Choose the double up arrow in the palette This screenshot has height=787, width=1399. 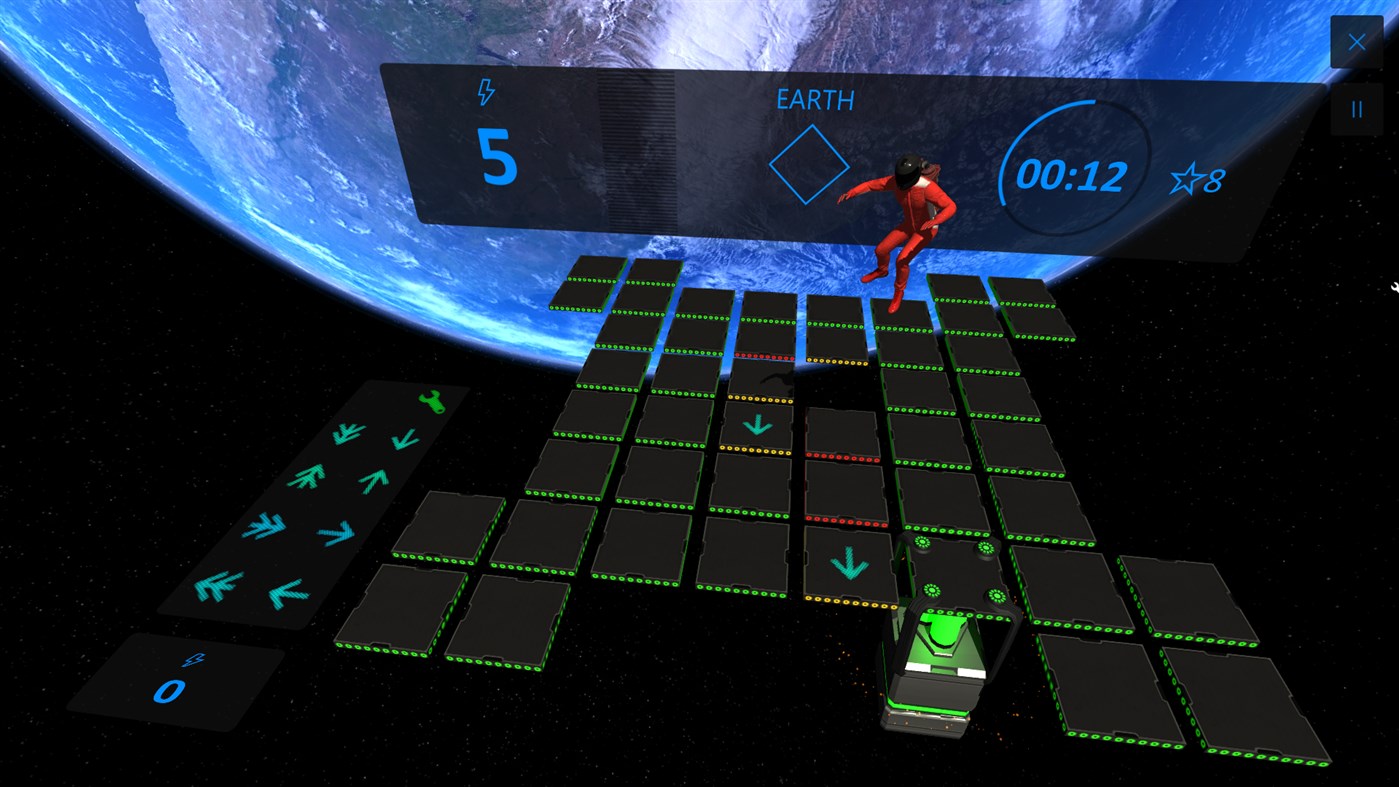tap(306, 475)
